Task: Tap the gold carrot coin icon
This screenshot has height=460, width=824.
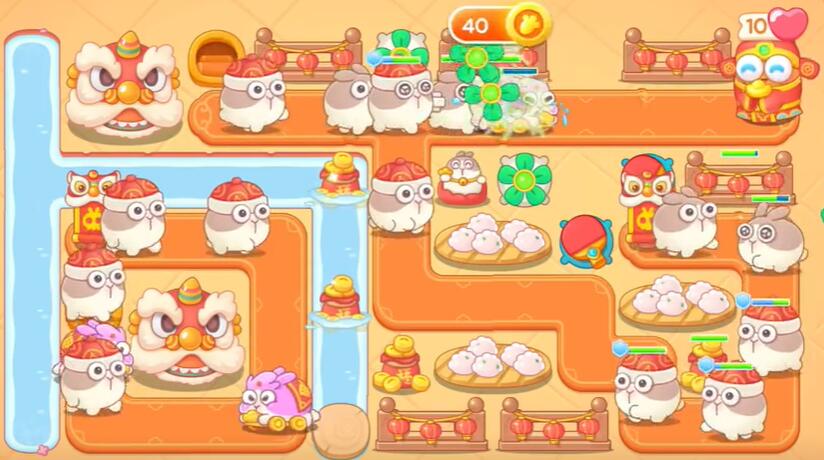Action: point(523,23)
